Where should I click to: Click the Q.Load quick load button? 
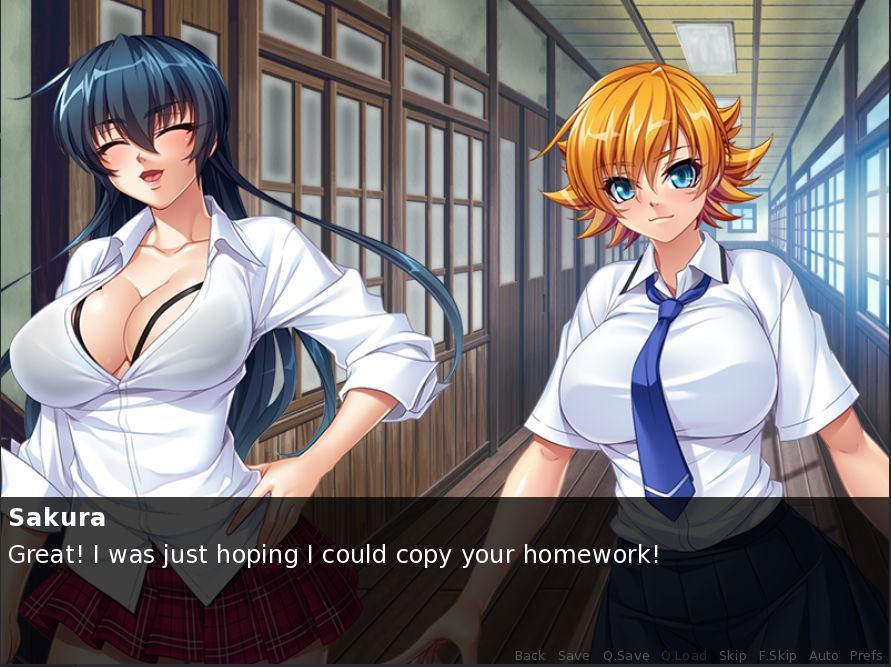683,656
